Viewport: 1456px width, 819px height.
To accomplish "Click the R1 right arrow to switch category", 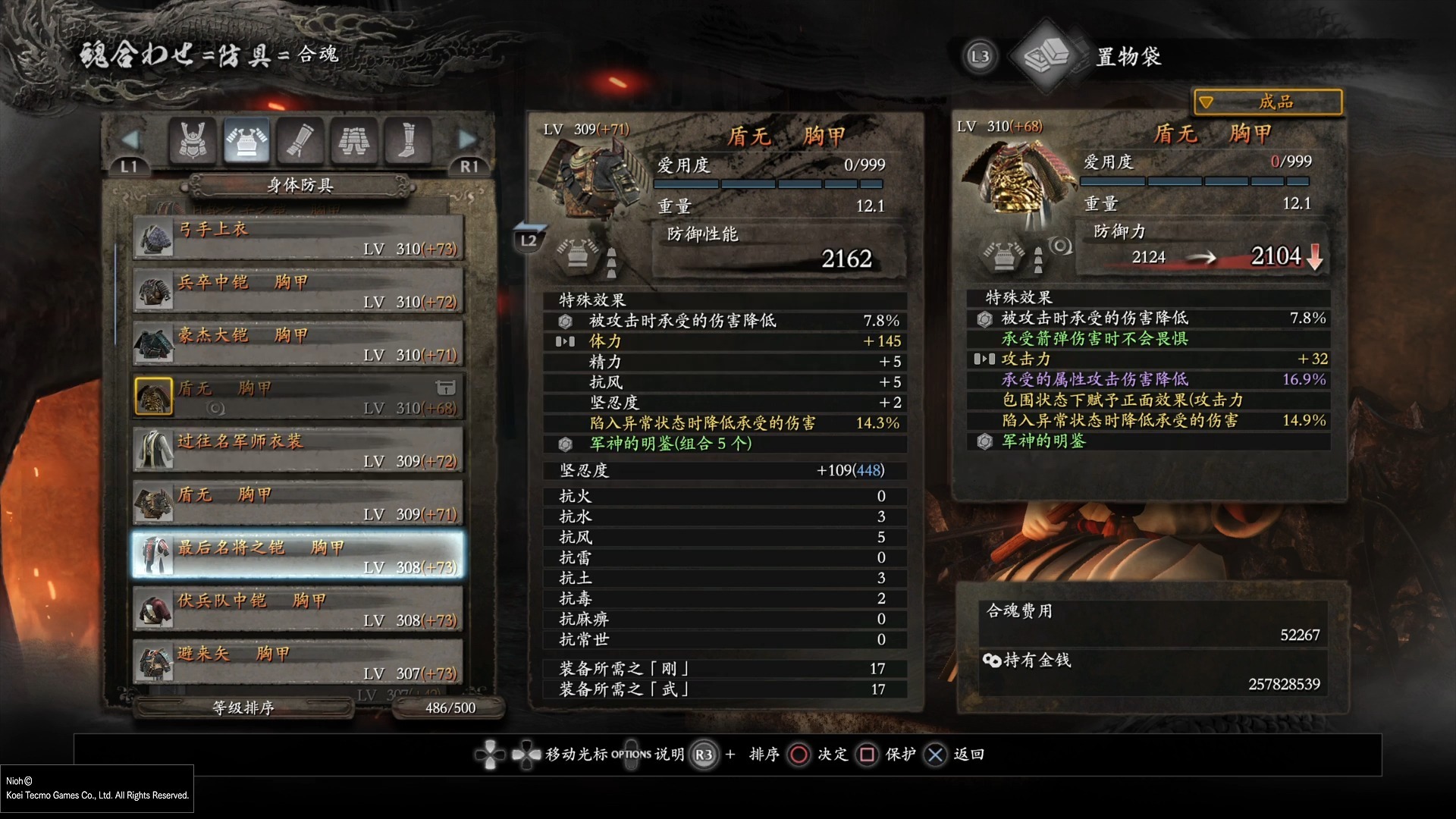I will coord(468,138).
